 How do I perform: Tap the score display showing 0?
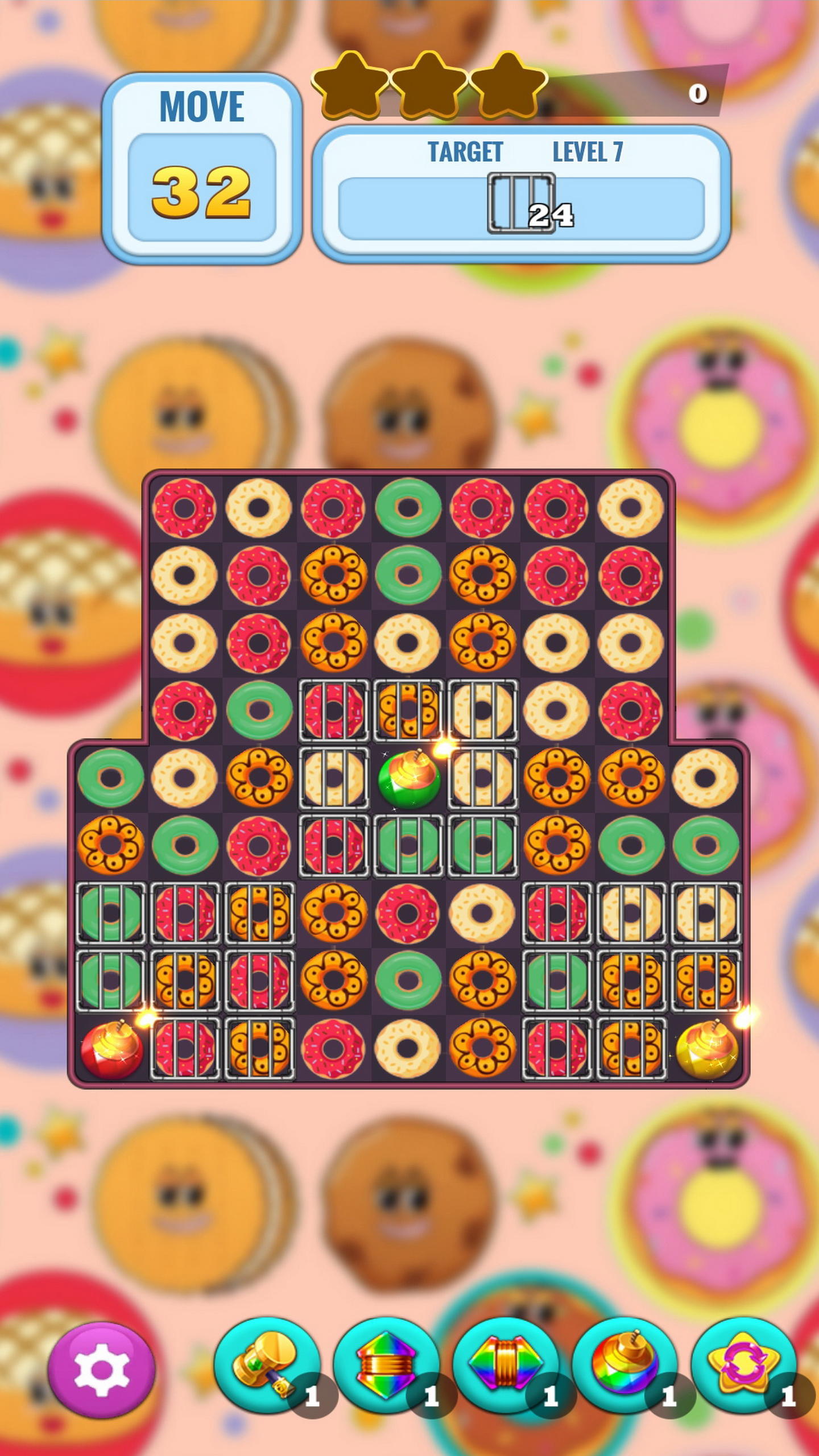pos(698,94)
